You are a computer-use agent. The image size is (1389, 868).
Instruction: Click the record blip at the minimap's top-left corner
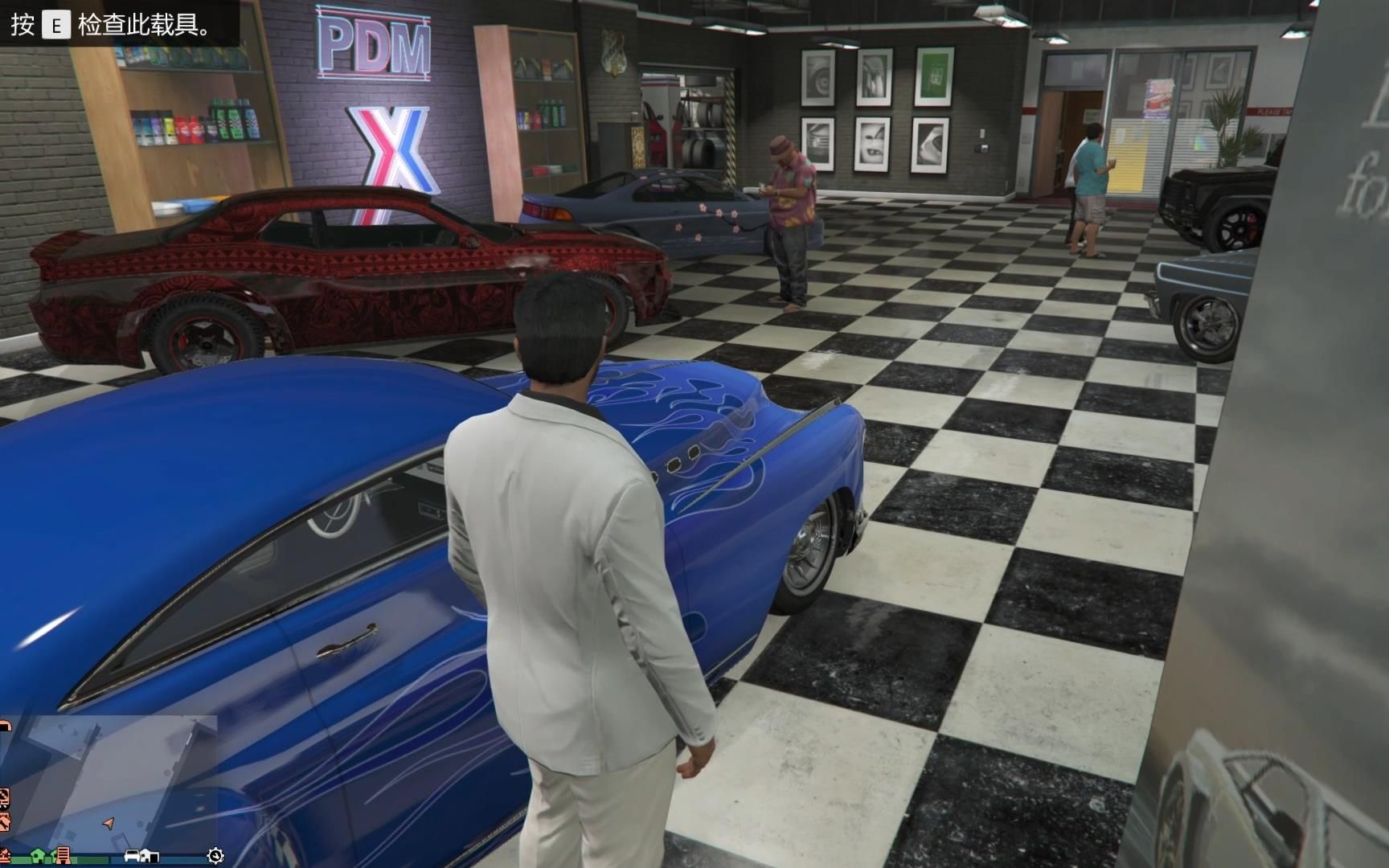tap(6, 725)
